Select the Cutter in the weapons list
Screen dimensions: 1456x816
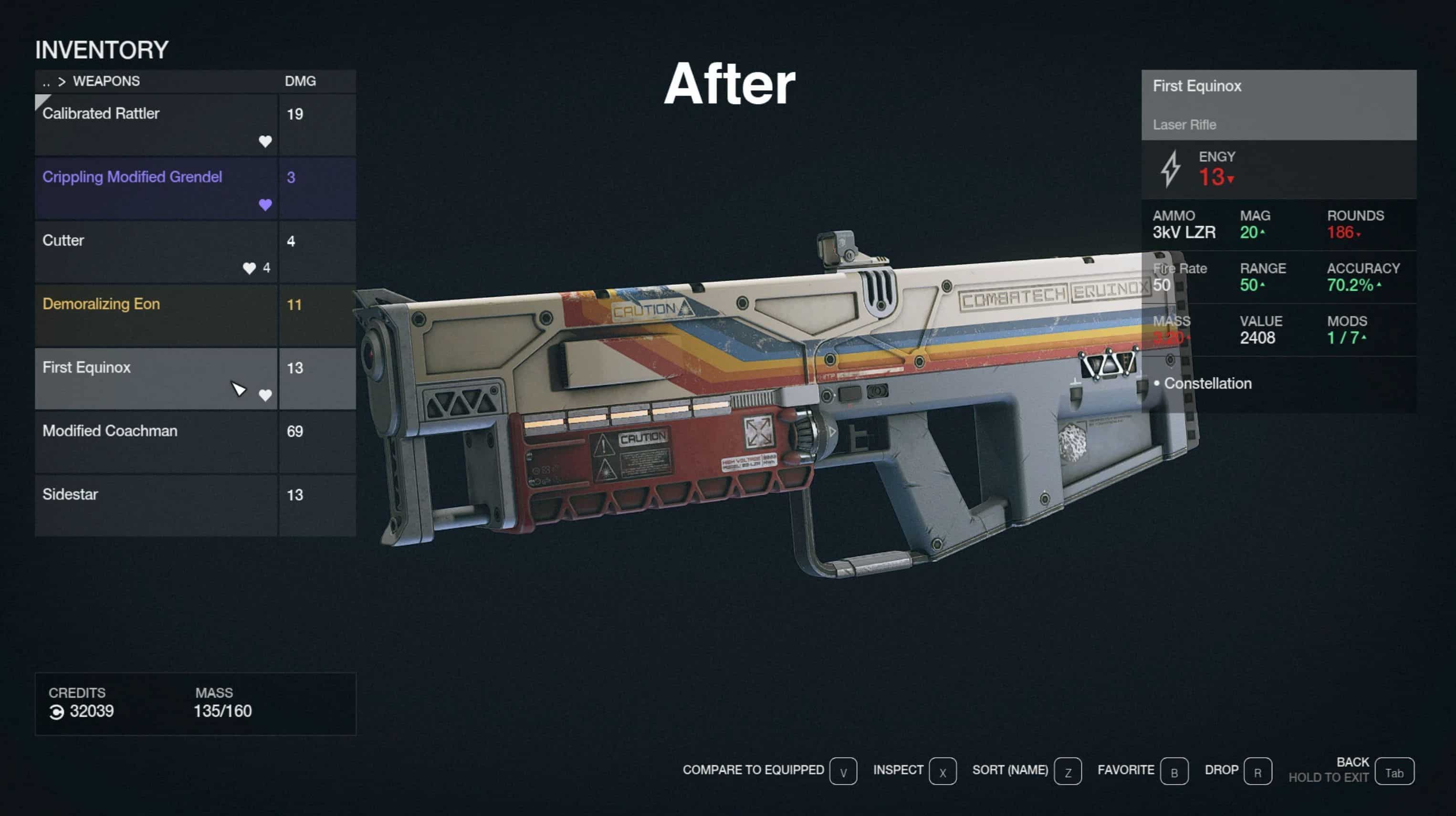pyautogui.click(x=157, y=251)
